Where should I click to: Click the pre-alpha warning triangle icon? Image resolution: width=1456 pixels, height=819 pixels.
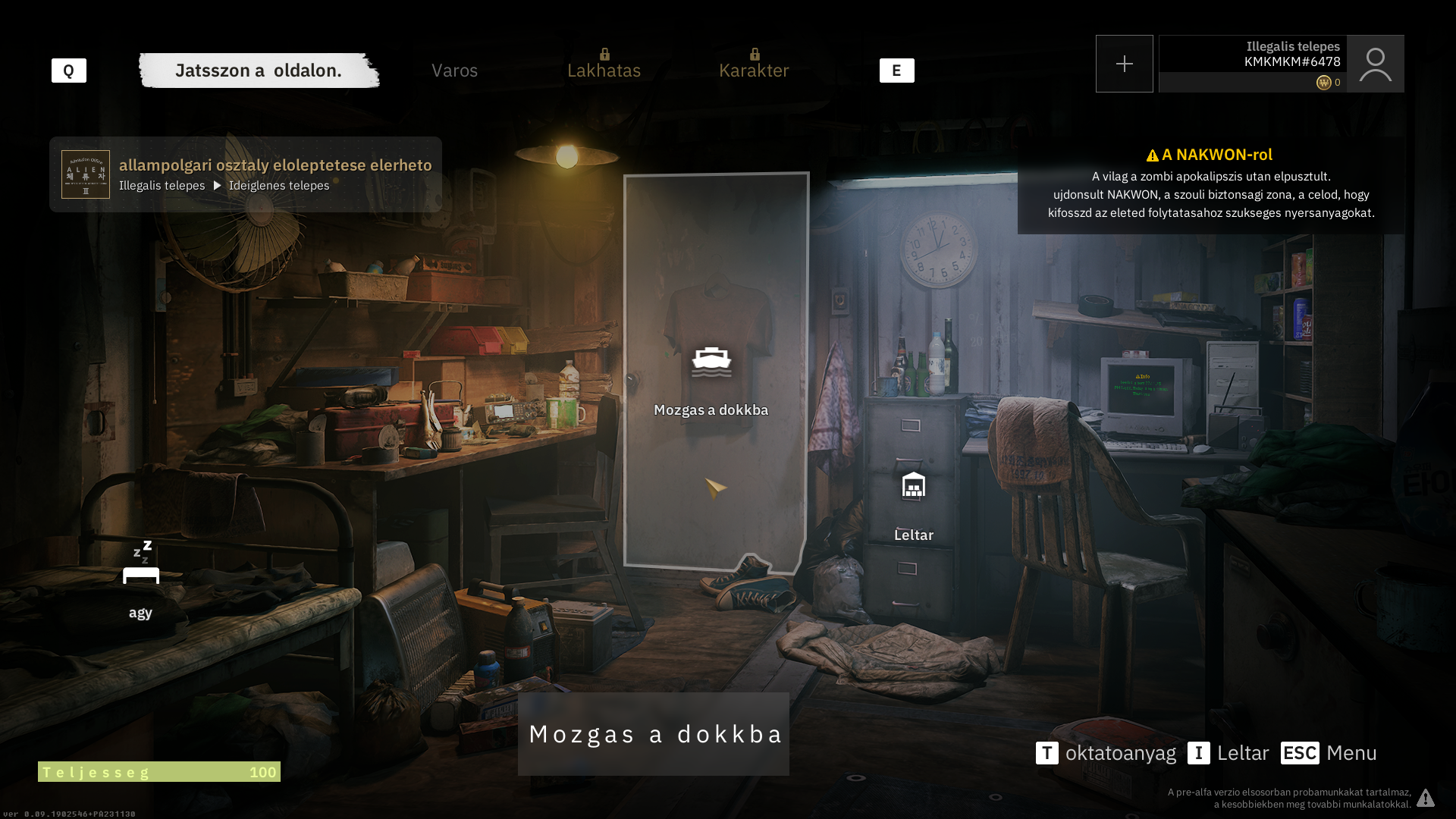1426,798
